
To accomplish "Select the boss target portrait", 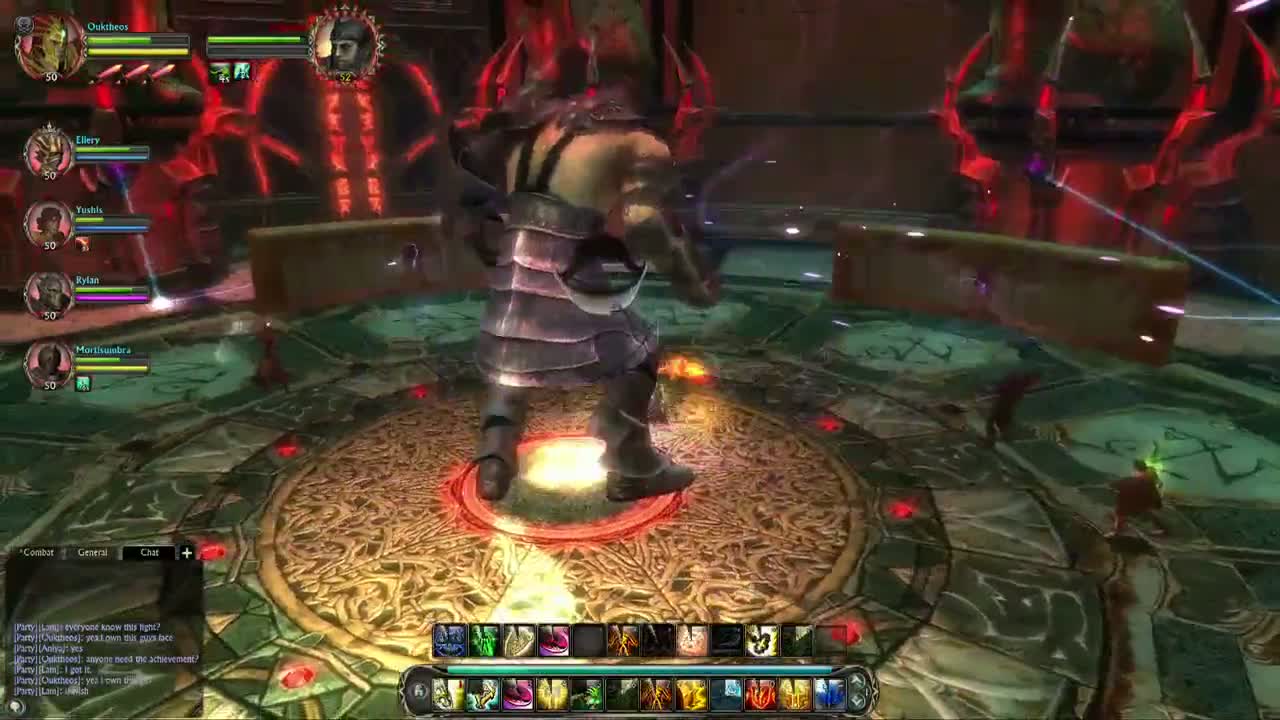I will point(345,46).
